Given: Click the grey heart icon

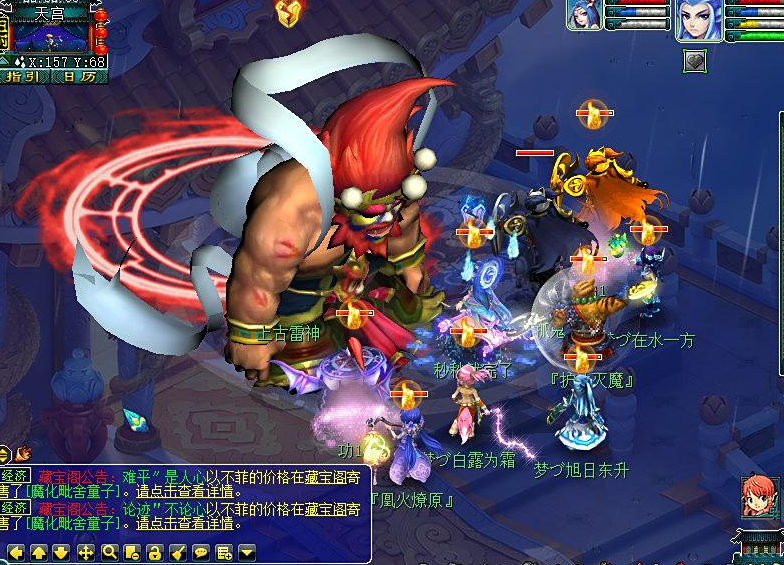Looking at the screenshot, I should (x=695, y=62).
